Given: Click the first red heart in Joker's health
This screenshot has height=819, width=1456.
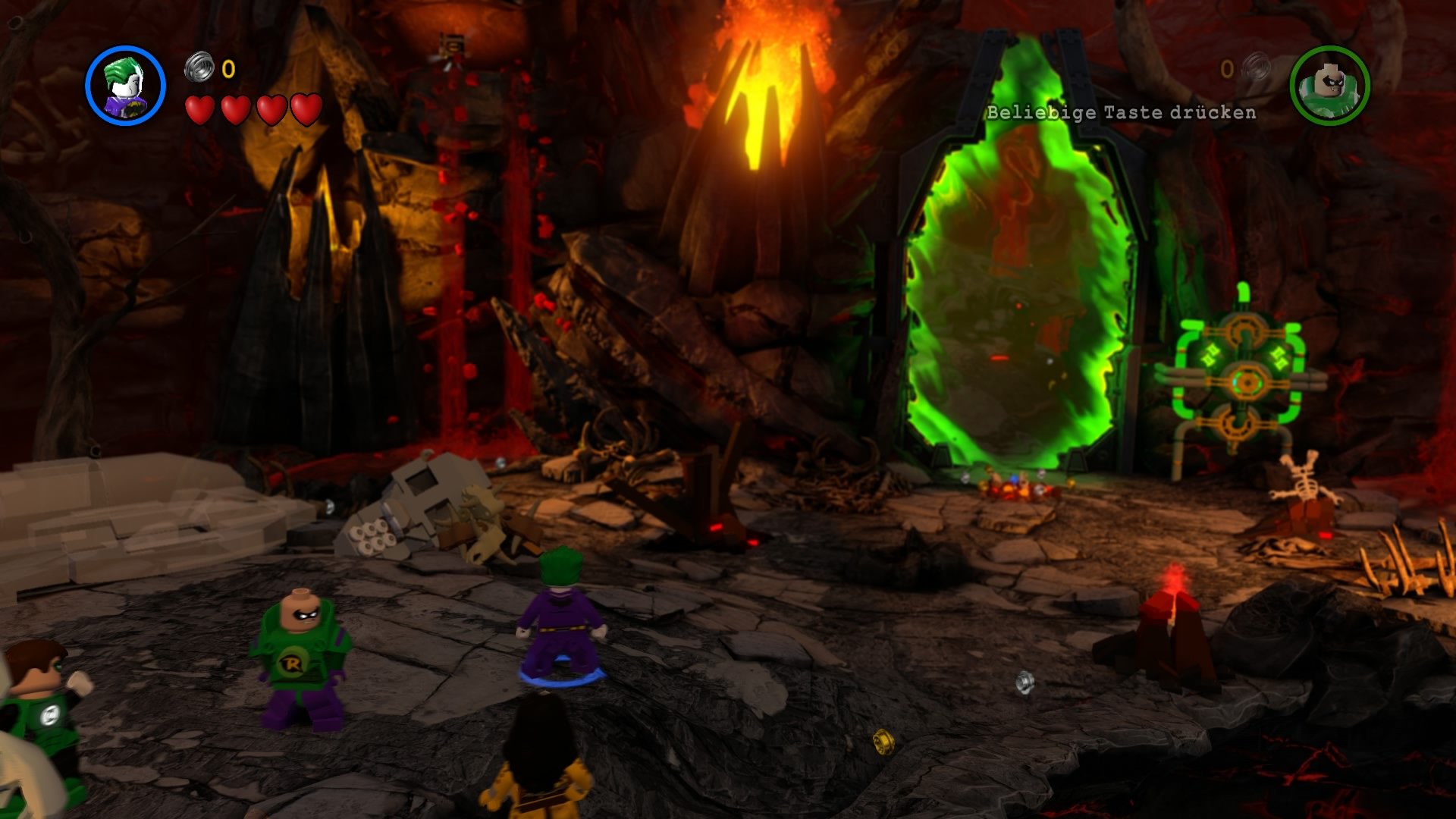Looking at the screenshot, I should 199,111.
